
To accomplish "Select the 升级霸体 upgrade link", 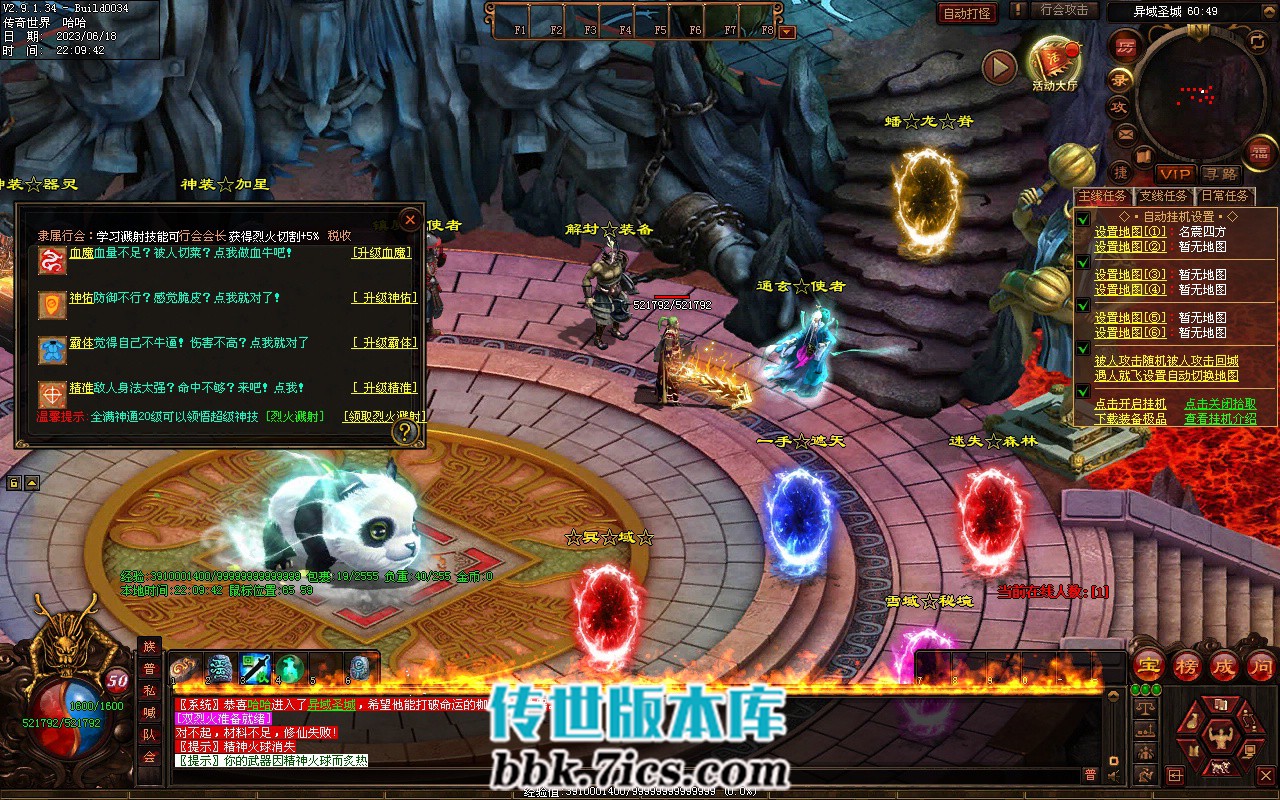I will (x=384, y=343).
